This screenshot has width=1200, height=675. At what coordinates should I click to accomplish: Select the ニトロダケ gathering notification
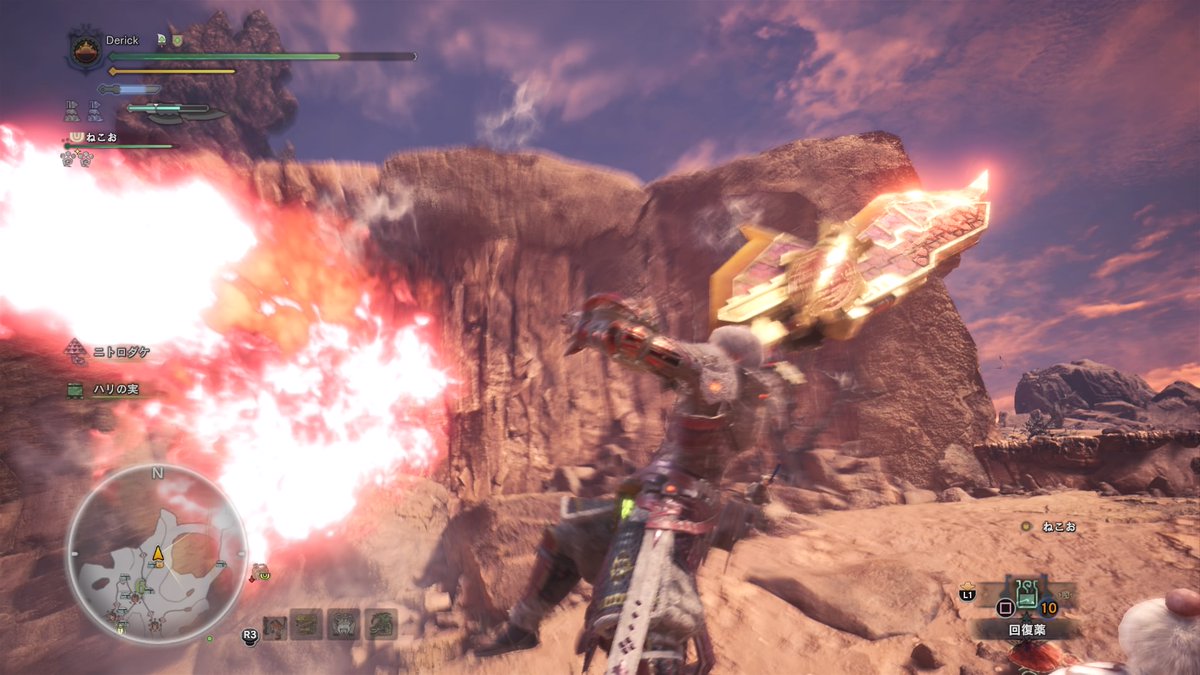tap(108, 351)
